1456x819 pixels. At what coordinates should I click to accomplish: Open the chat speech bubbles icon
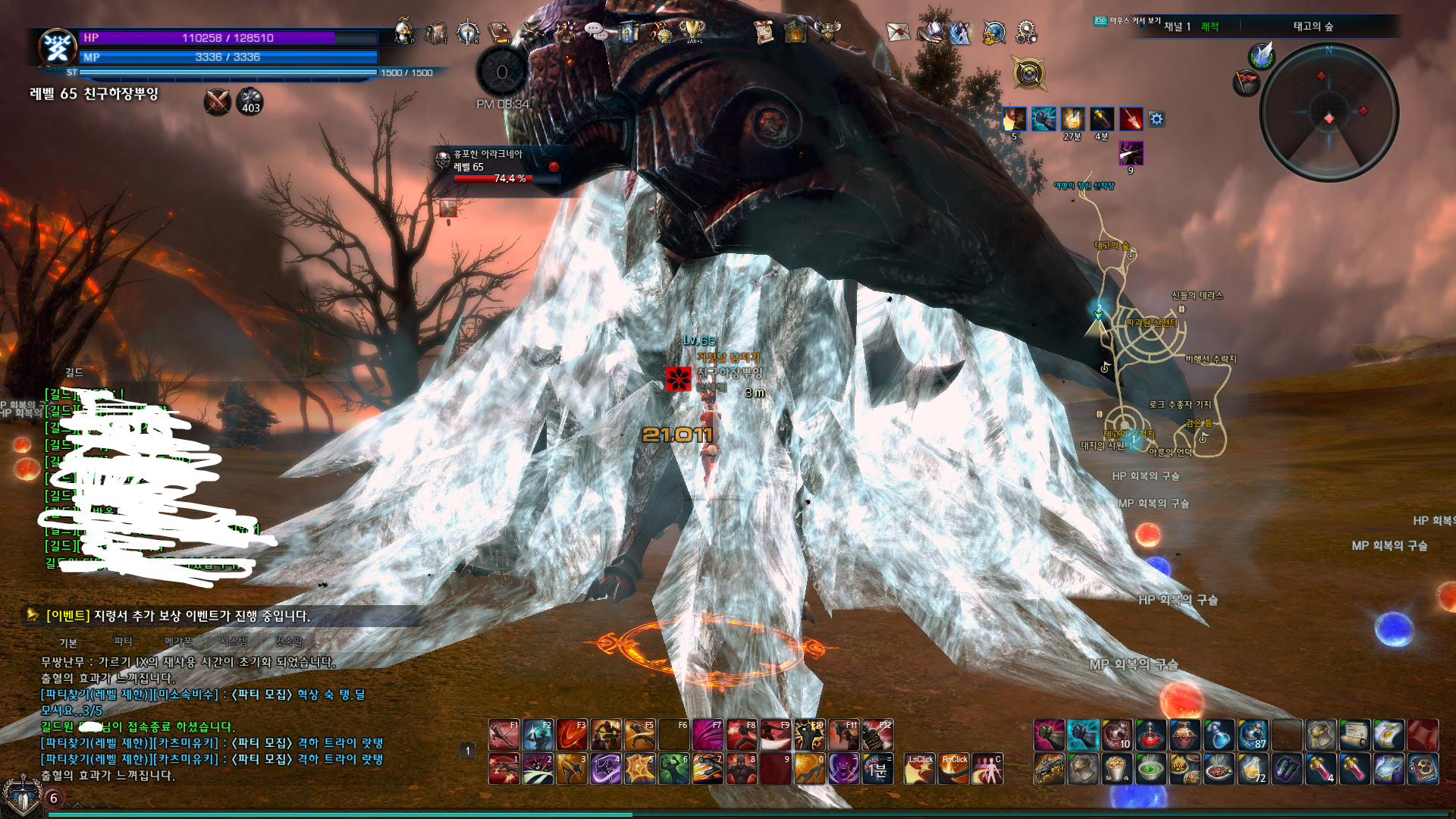tap(596, 32)
